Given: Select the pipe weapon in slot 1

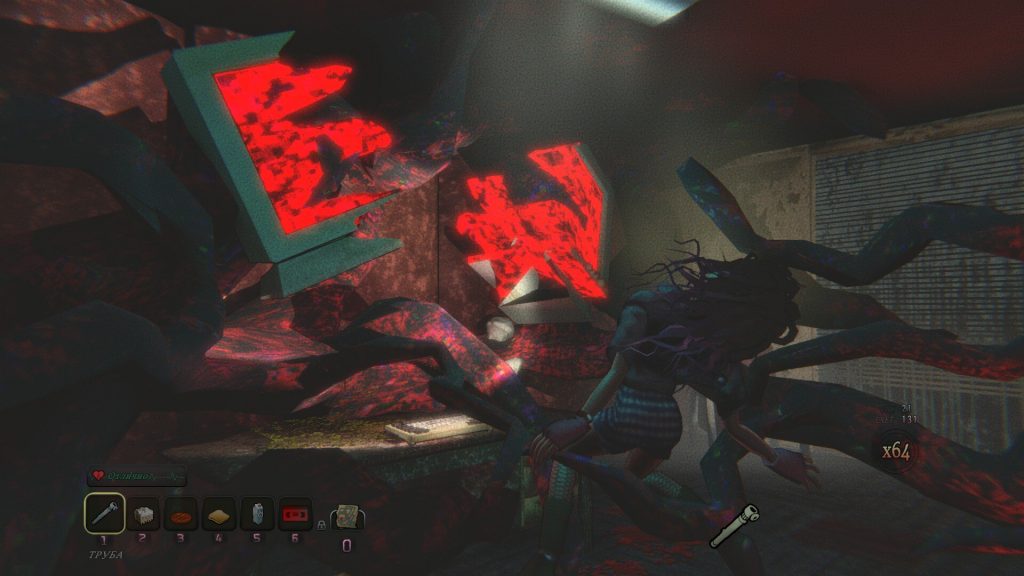Looking at the screenshot, I should (105, 514).
